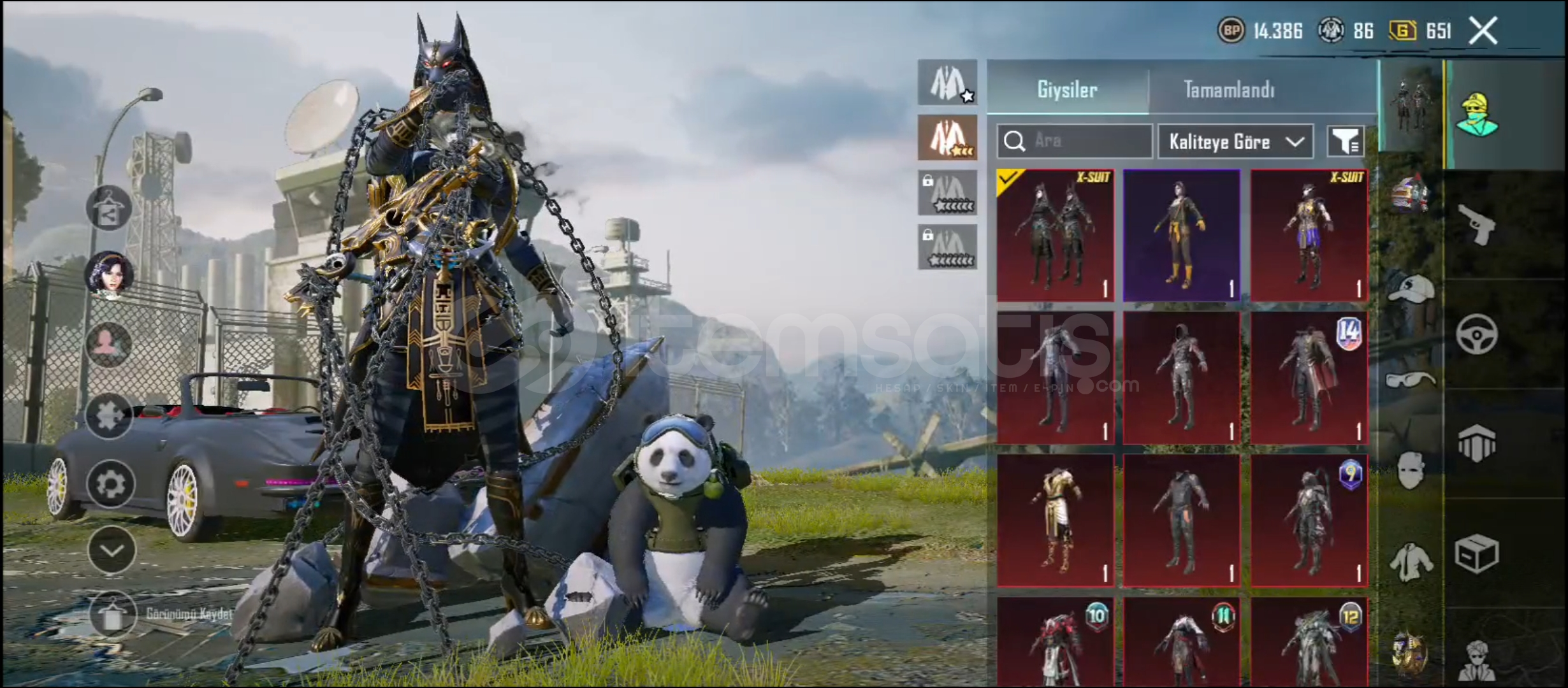The height and width of the screenshot is (688, 1568).
Task: Switch to the Giysiler tab
Action: click(1068, 90)
